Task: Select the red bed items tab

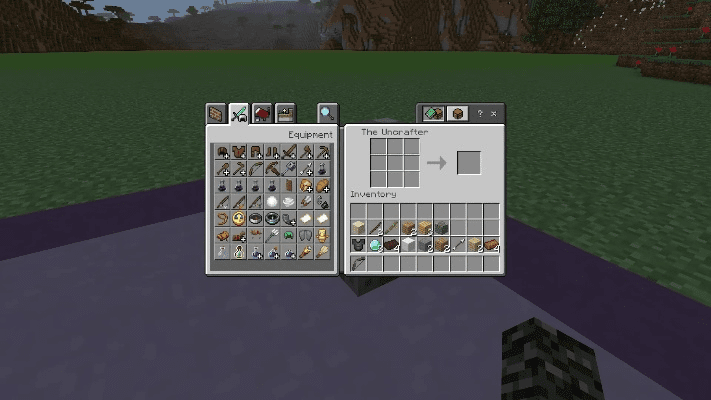Action: pos(262,113)
